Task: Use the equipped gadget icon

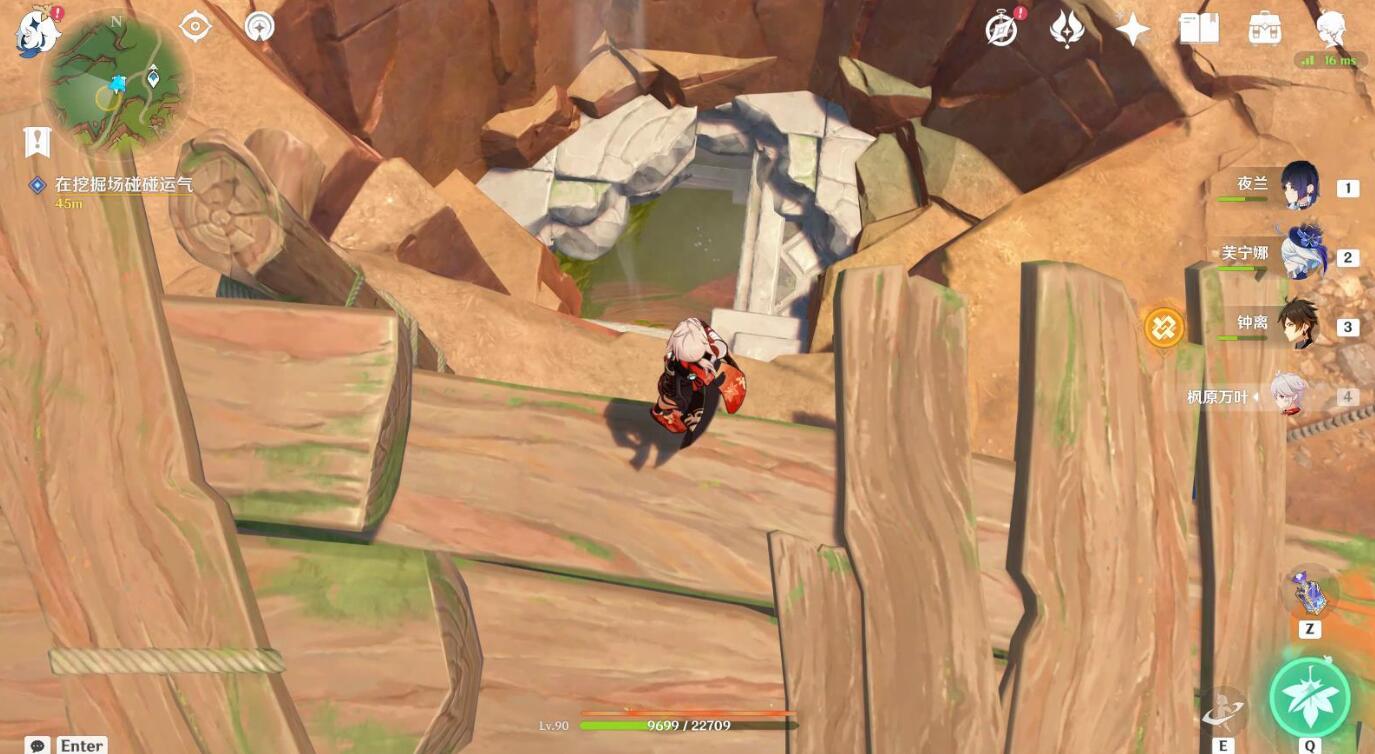Action: (1309, 595)
